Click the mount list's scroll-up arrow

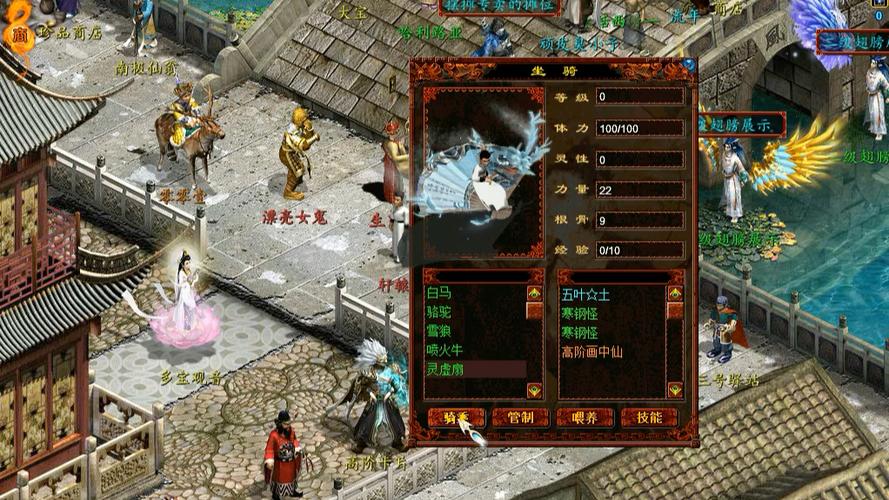[x=535, y=294]
